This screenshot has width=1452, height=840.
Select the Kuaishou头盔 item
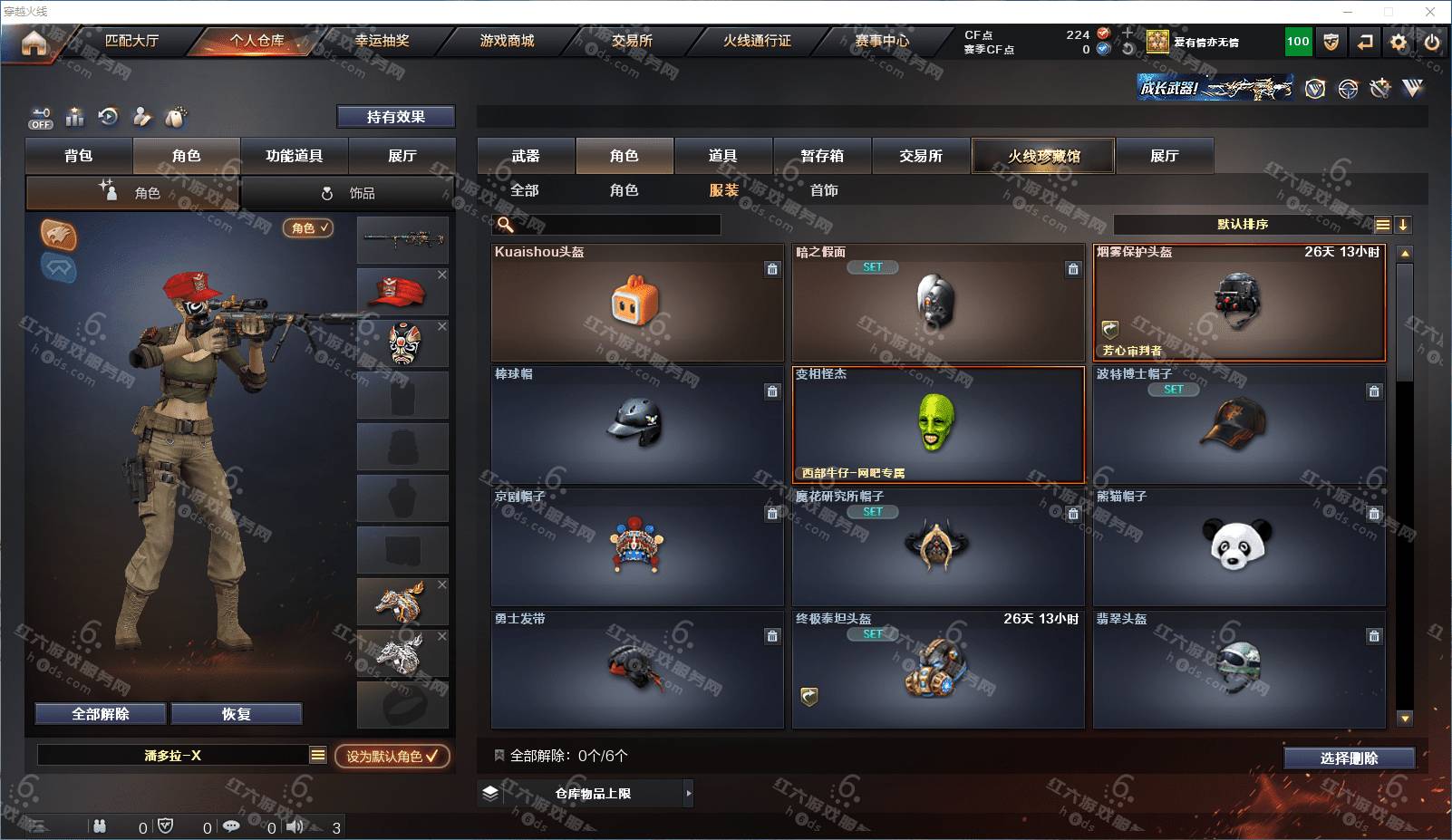(x=636, y=303)
